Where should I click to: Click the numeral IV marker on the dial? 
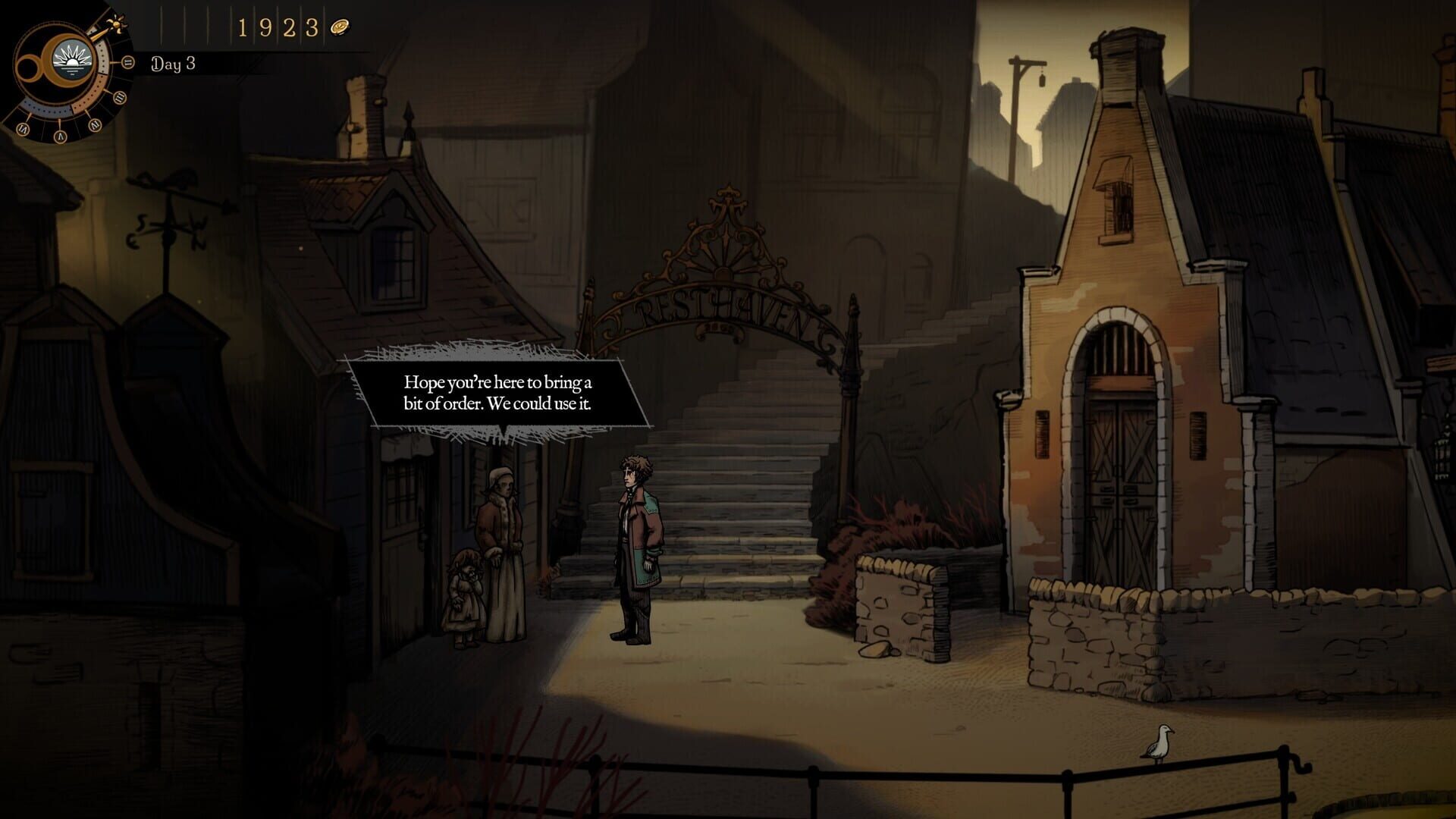pyautogui.click(x=96, y=124)
